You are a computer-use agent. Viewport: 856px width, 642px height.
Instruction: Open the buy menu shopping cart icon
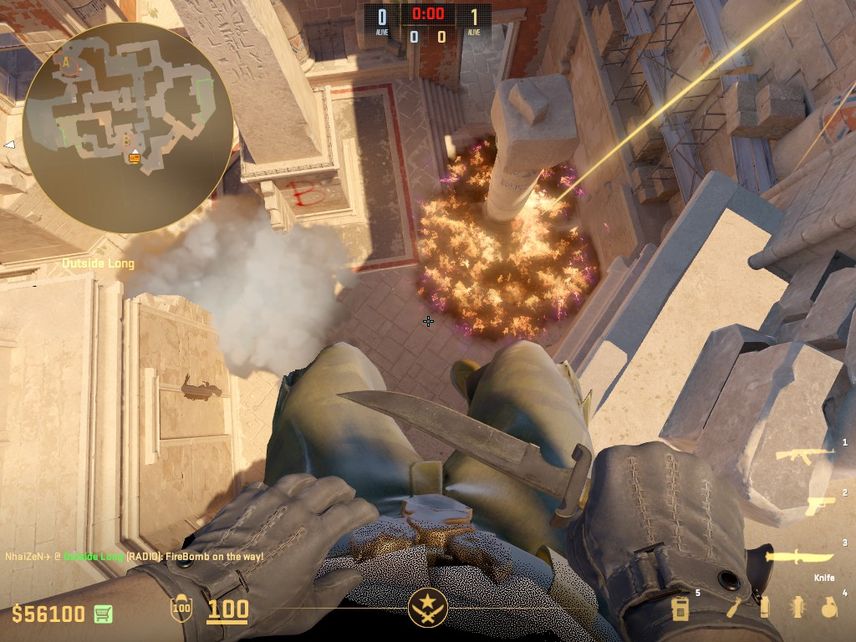pyautogui.click(x=103, y=613)
